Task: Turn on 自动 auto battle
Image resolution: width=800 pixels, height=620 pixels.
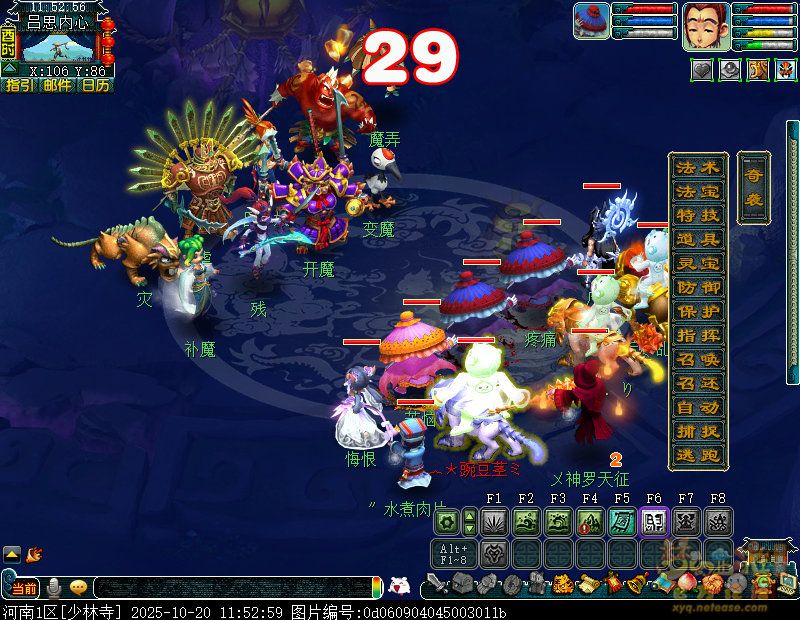Action: 697,407
